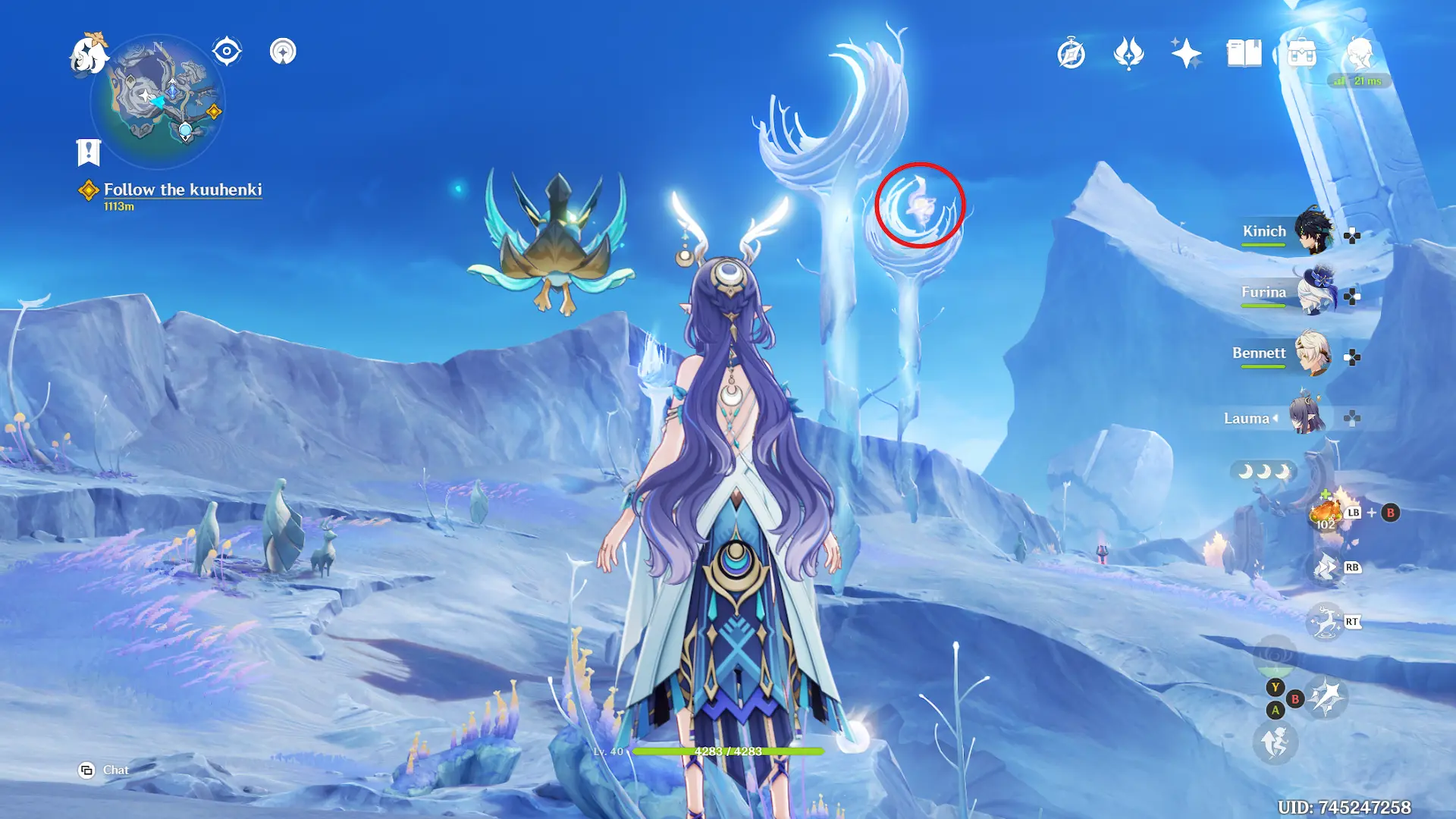
Task: Use the food quick-slot showing 102
Action: (x=1326, y=514)
